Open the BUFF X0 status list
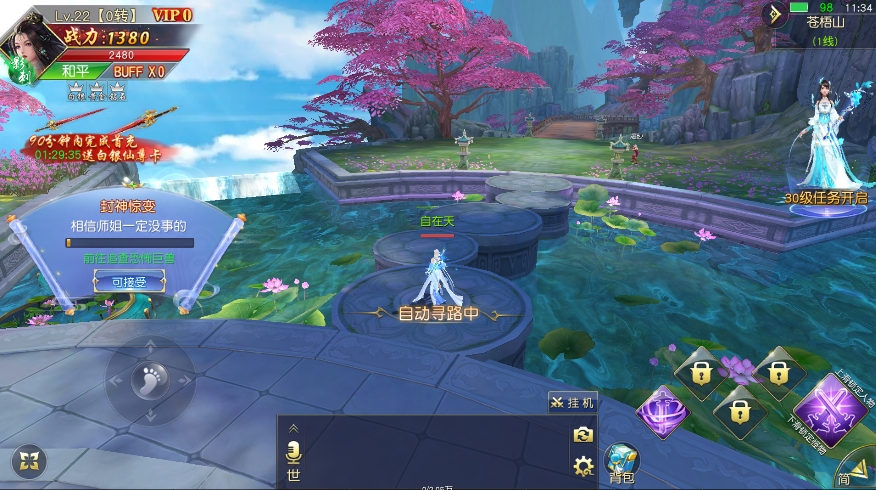Screen dimensions: 876x490 tap(138, 71)
